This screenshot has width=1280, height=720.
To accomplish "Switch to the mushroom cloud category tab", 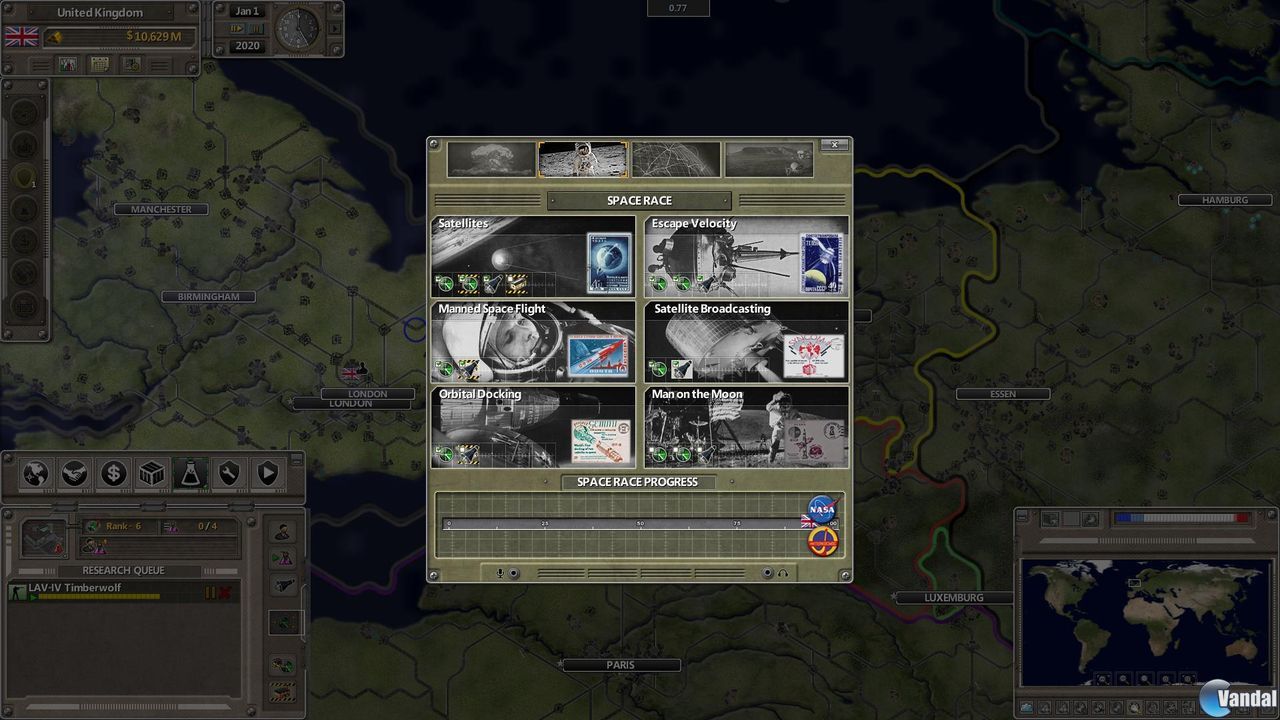I will pyautogui.click(x=491, y=158).
